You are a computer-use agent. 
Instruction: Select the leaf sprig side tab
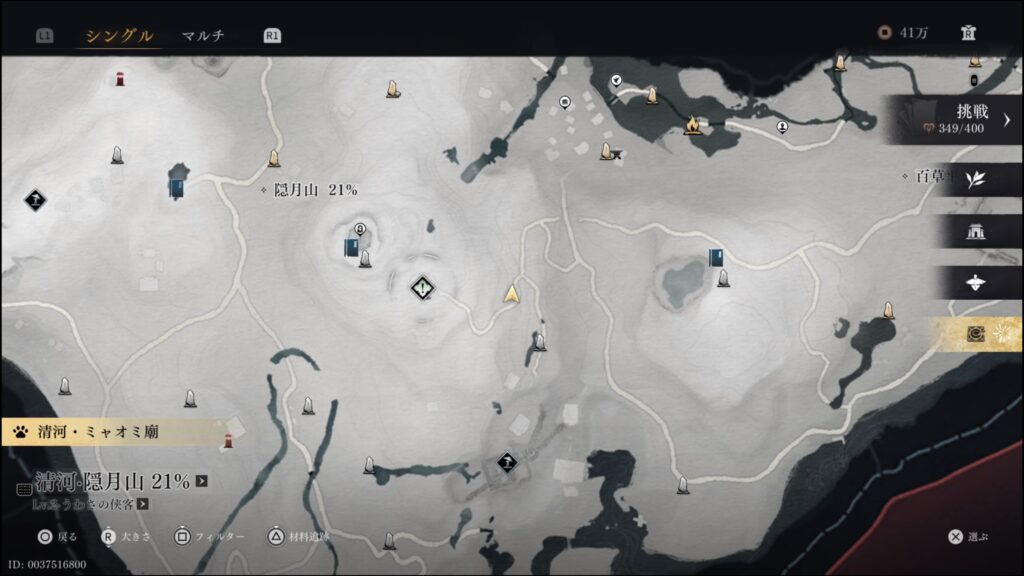(x=976, y=180)
